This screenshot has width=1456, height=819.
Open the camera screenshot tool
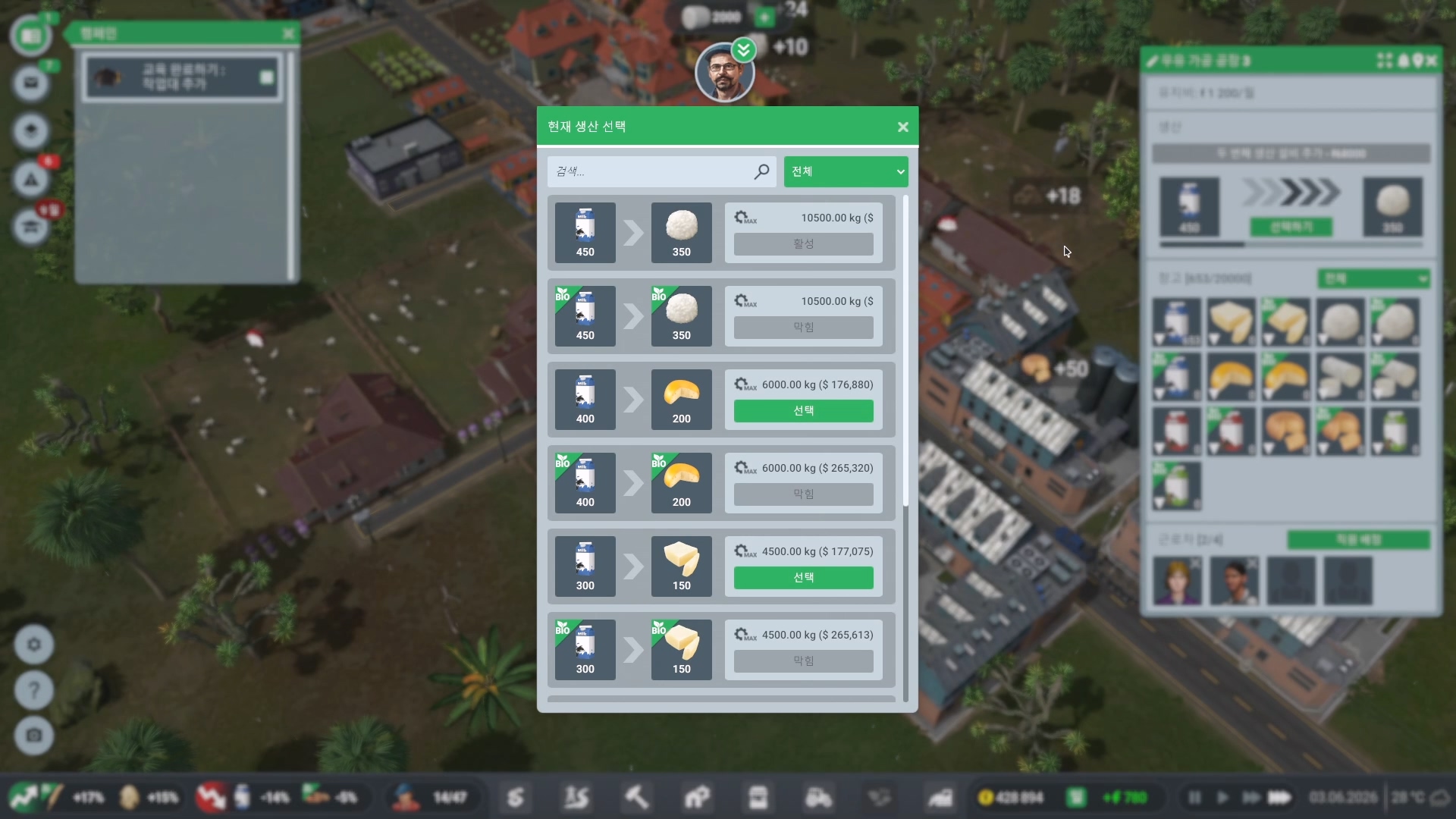34,735
